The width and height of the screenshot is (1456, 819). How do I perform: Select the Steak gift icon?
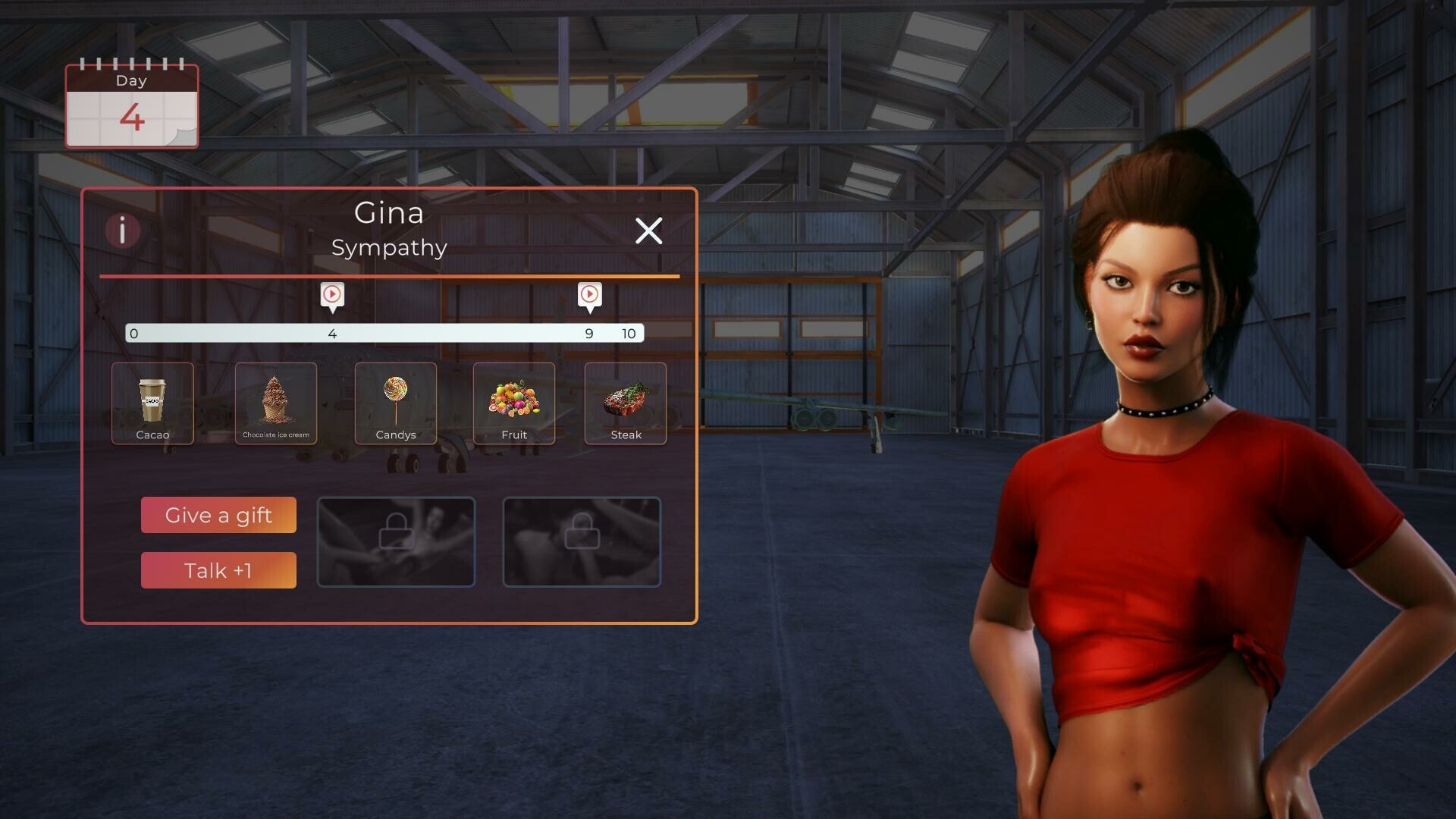click(x=625, y=403)
